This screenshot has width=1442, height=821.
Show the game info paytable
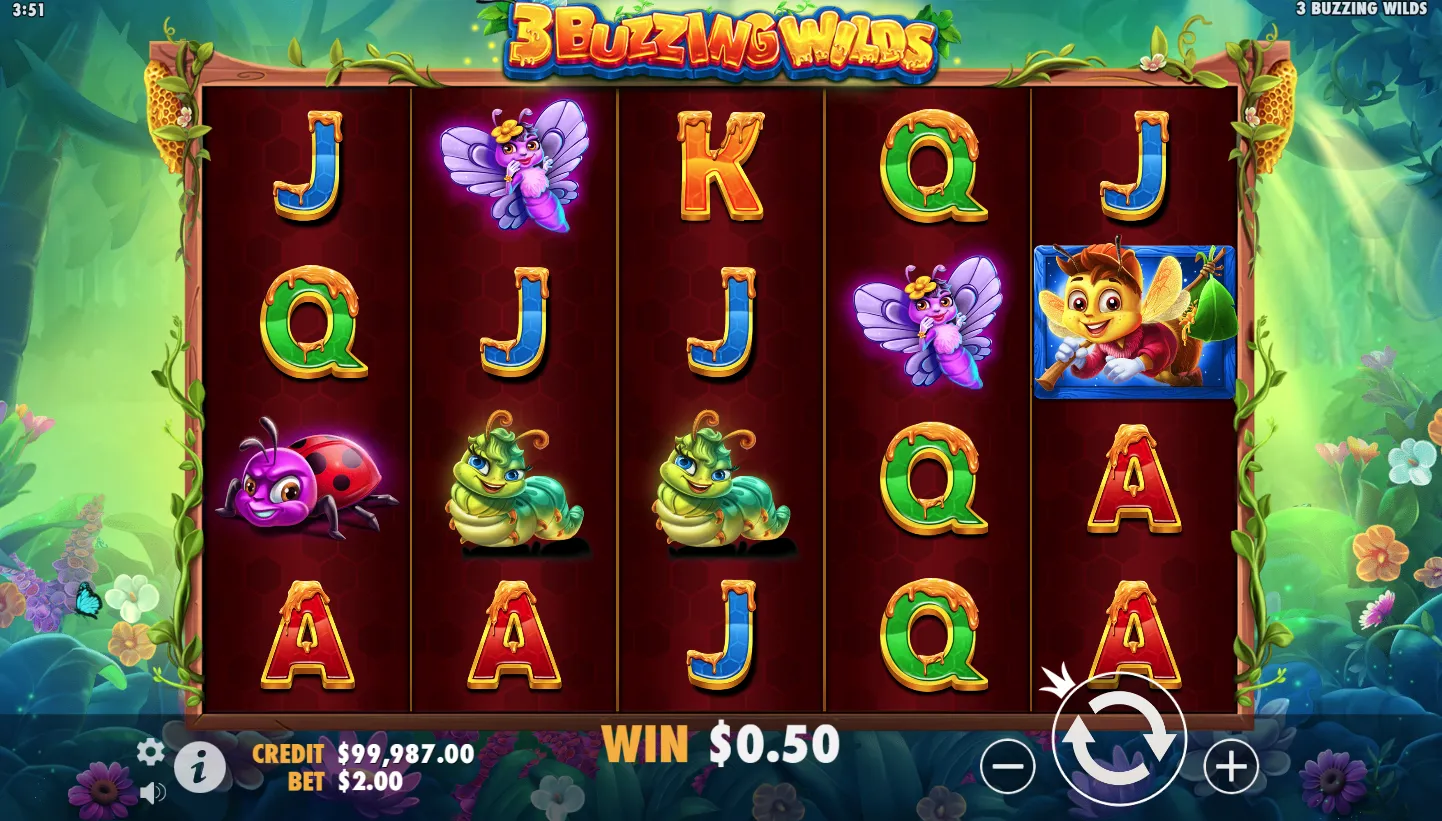[x=200, y=768]
